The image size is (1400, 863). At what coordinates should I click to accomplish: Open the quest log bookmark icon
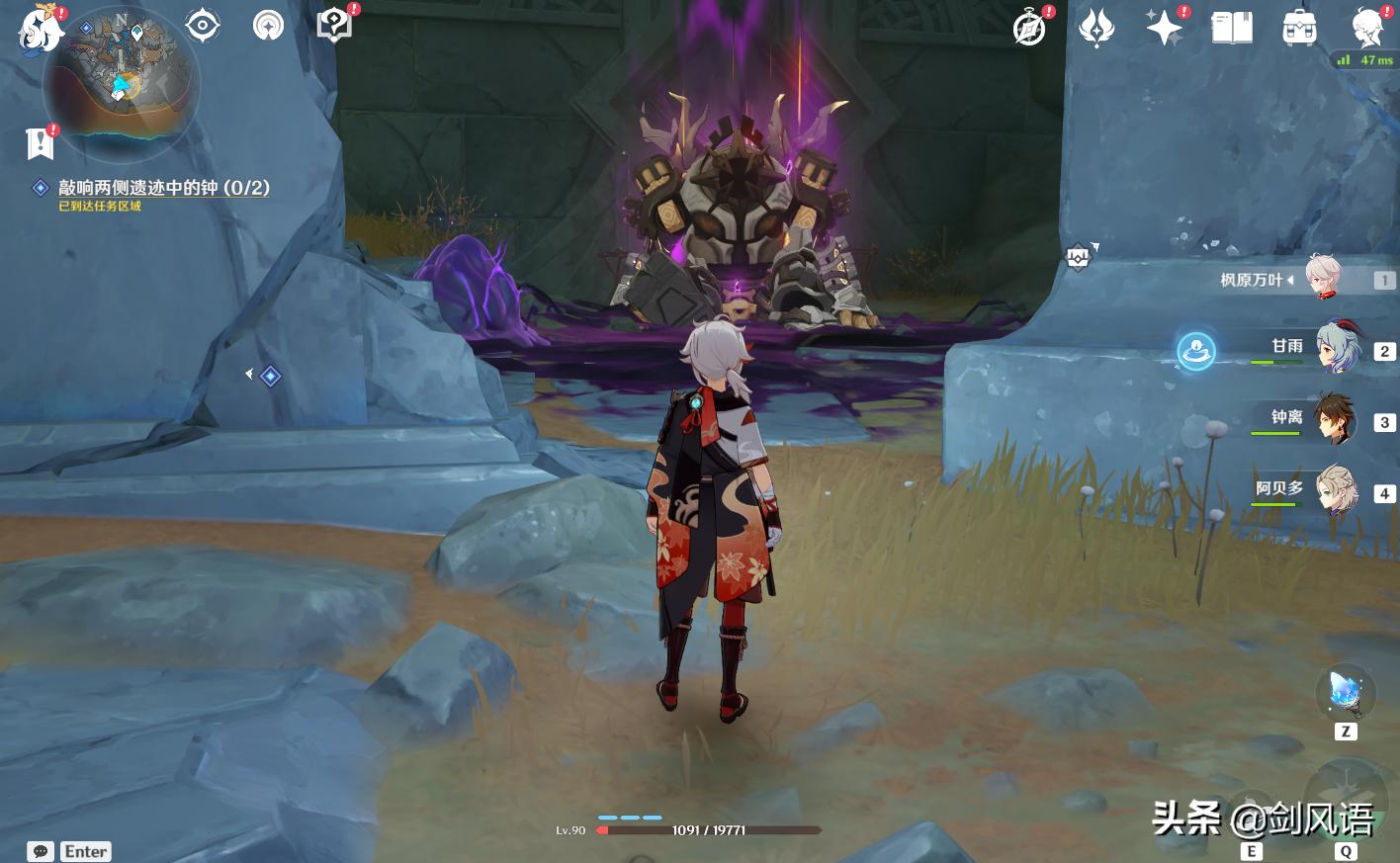pos(40,143)
